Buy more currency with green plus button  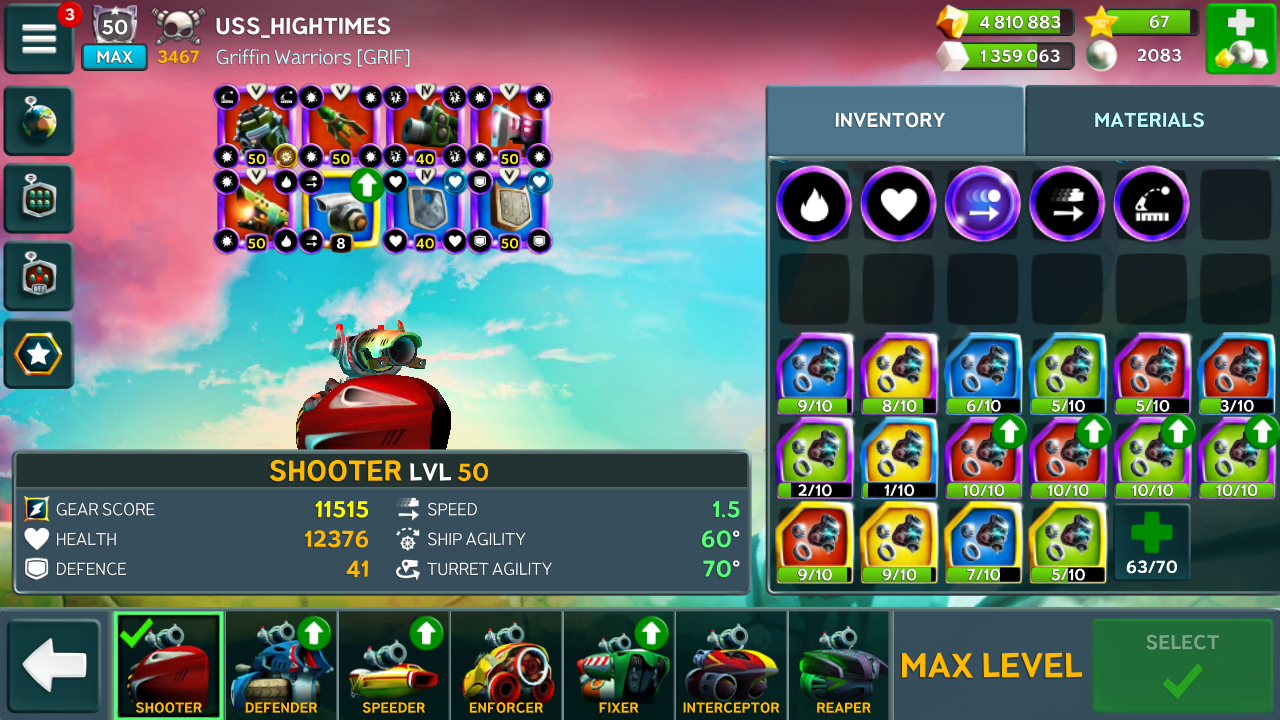coord(1240,38)
